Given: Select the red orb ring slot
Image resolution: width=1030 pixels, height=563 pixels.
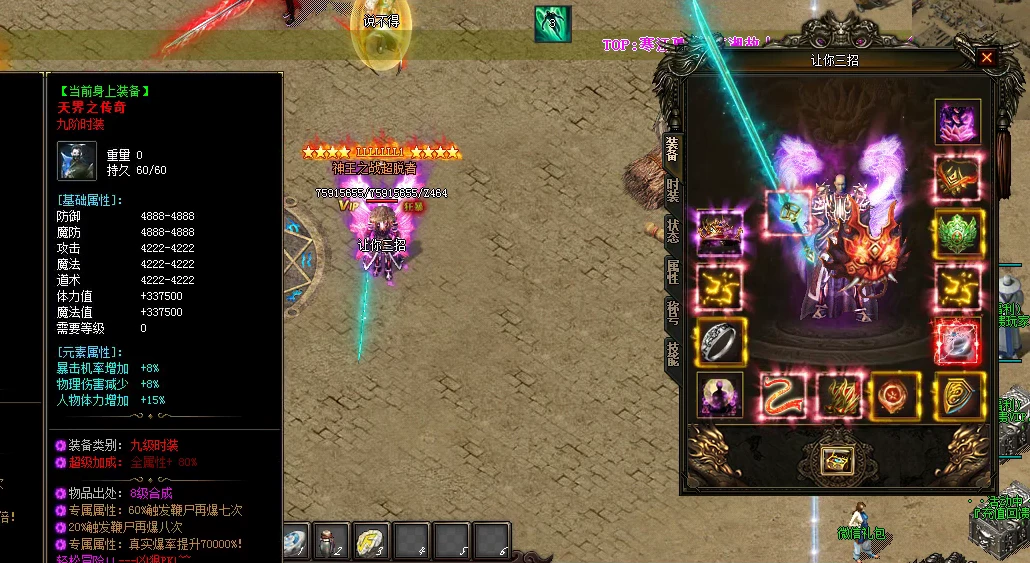Looking at the screenshot, I should click(958, 341).
